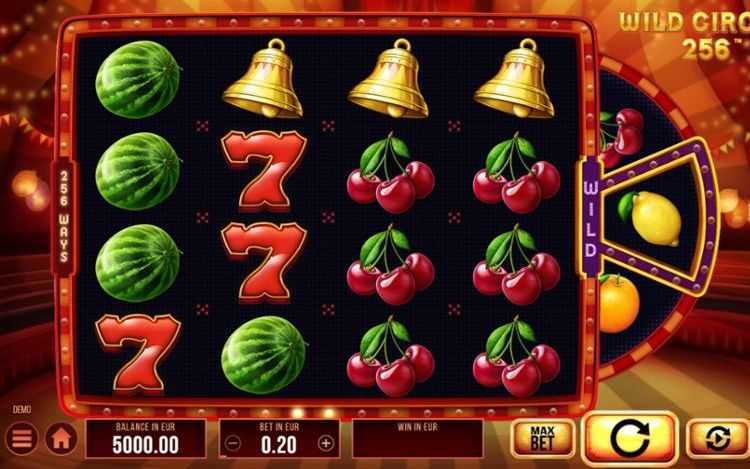The image size is (750, 469).
Task: Decrease the bet amount
Action: 232,442
